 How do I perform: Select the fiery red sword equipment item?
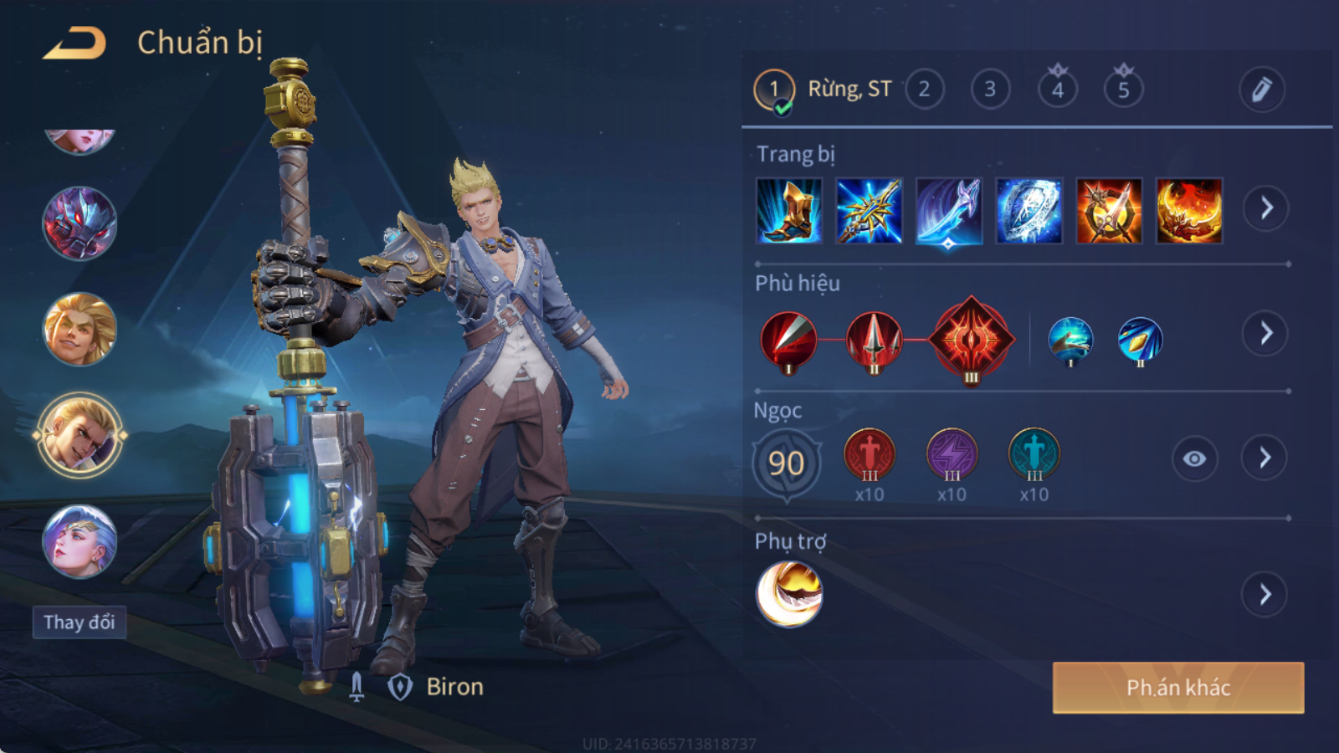pyautogui.click(x=1109, y=211)
